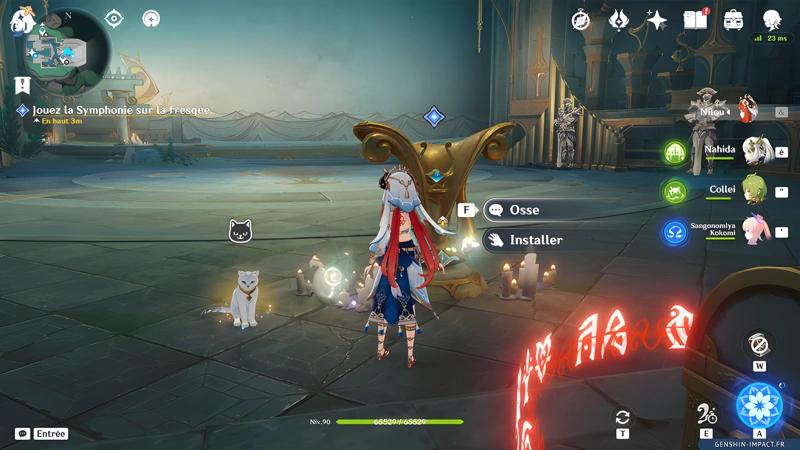
Task: Open the backpack inventory
Action: coord(733,20)
